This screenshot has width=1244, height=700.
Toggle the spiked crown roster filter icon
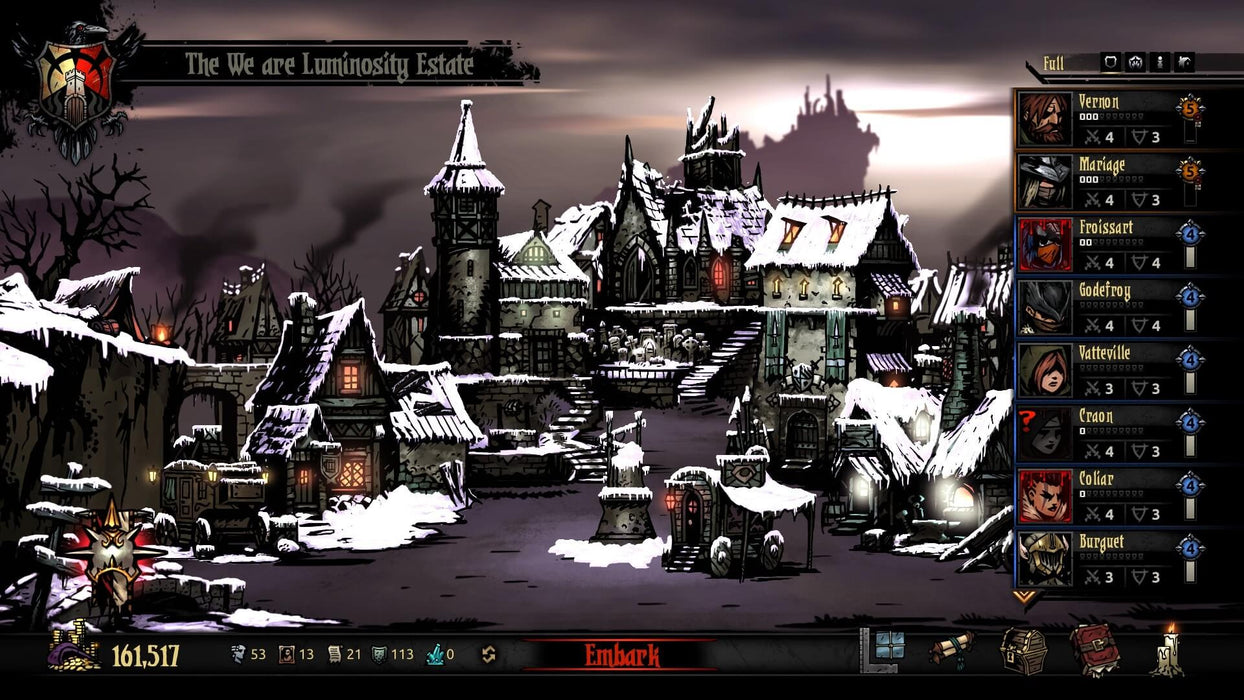tap(1135, 62)
